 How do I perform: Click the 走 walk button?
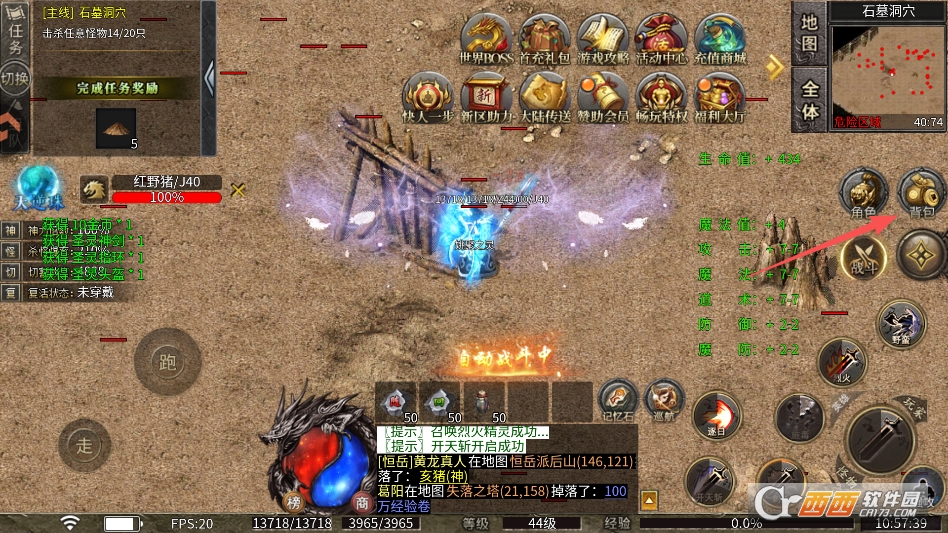tap(84, 445)
